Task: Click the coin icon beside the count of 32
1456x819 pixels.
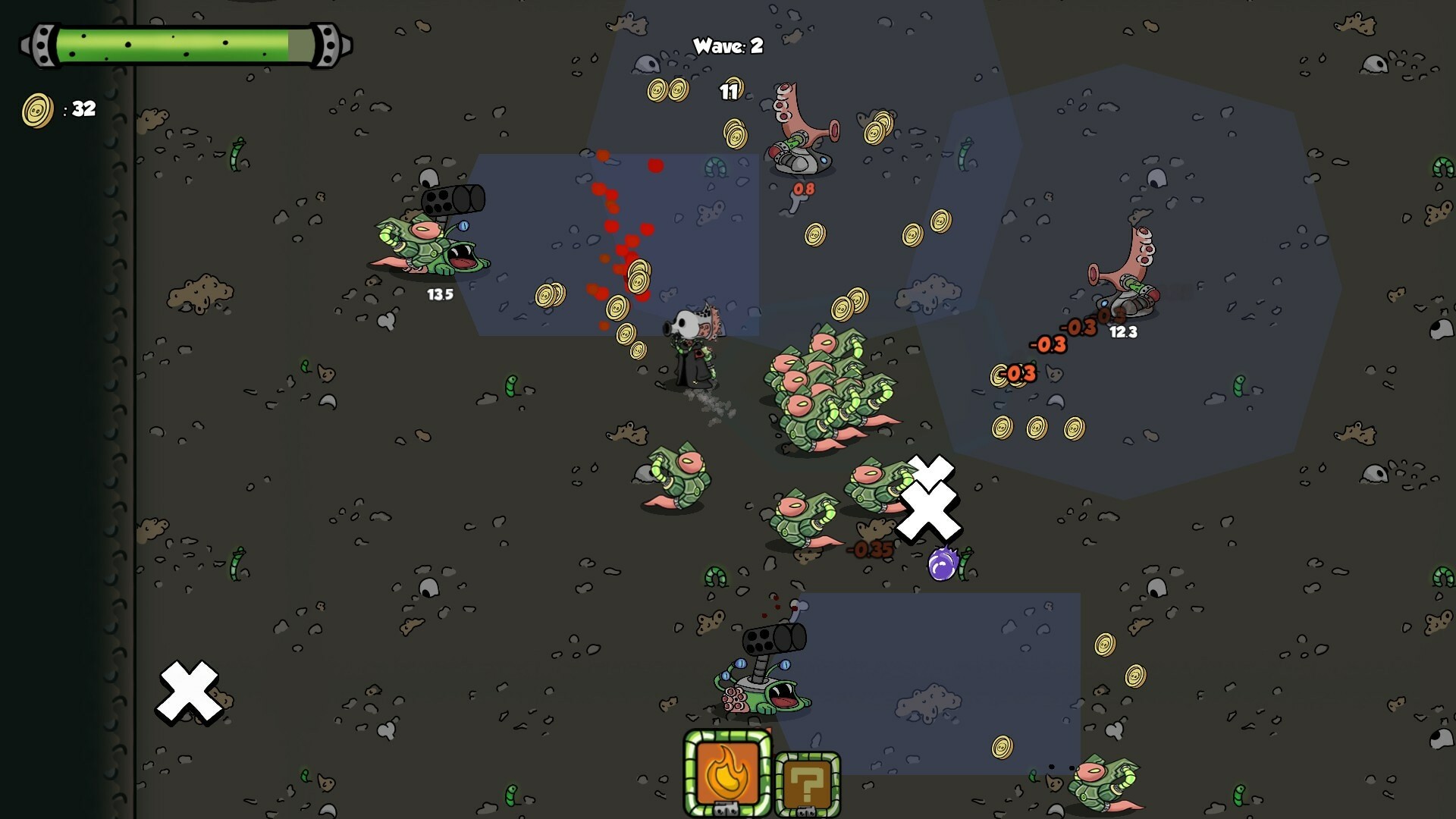Action: click(x=37, y=108)
